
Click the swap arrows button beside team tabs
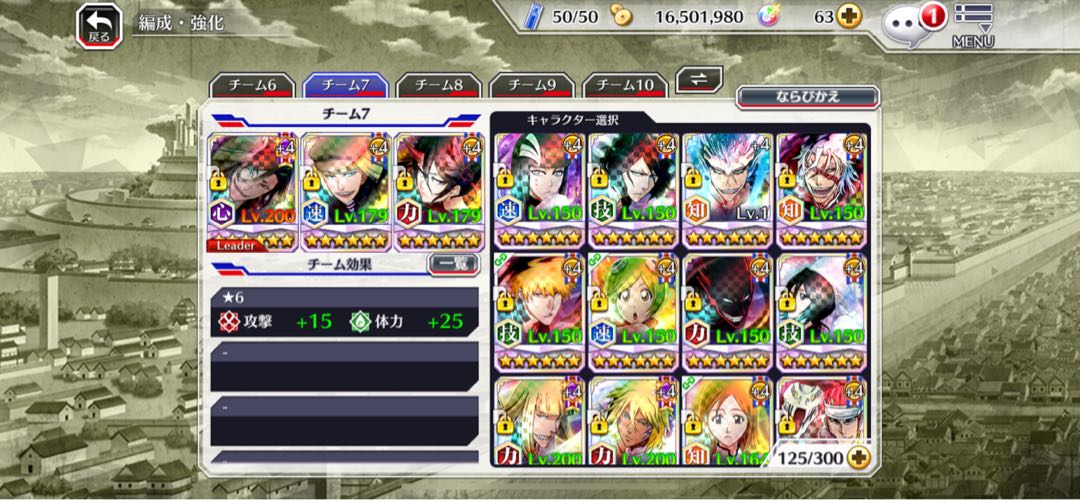699,80
